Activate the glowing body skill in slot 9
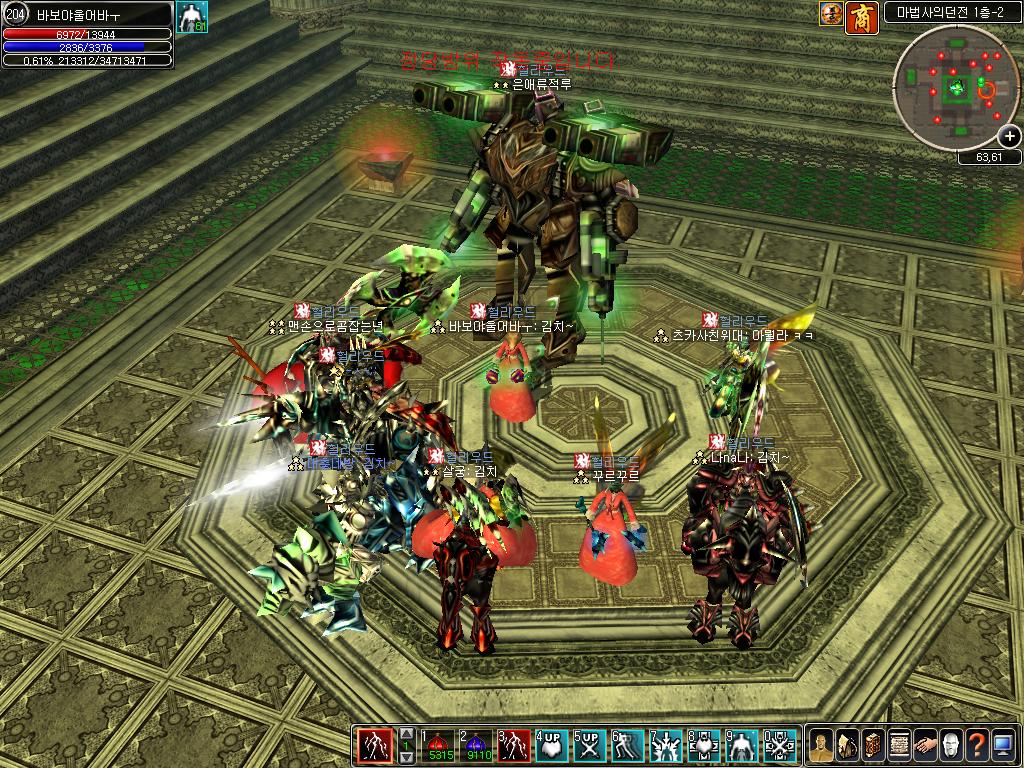 click(x=742, y=746)
